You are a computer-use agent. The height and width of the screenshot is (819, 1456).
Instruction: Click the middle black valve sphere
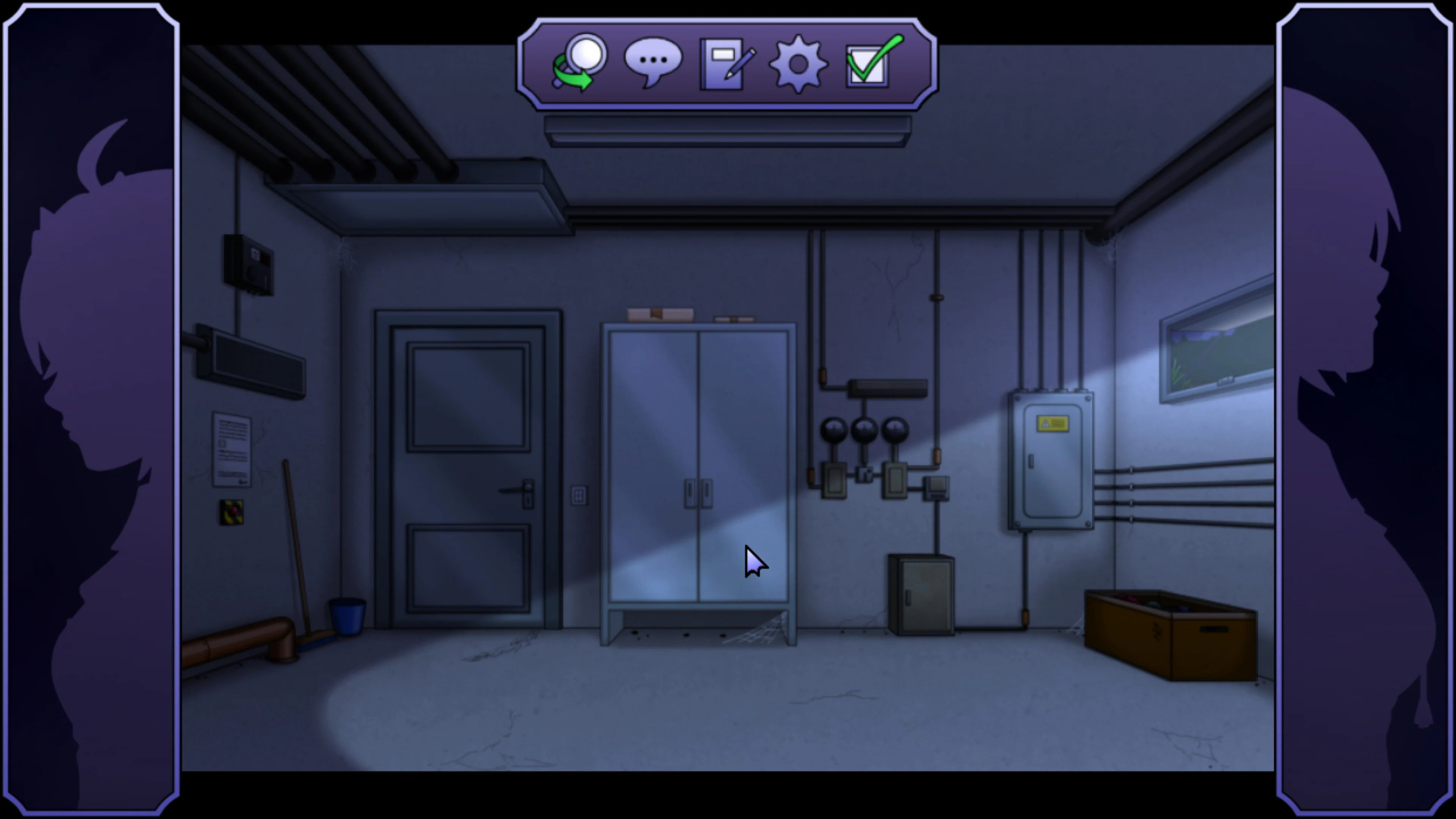tap(865, 428)
